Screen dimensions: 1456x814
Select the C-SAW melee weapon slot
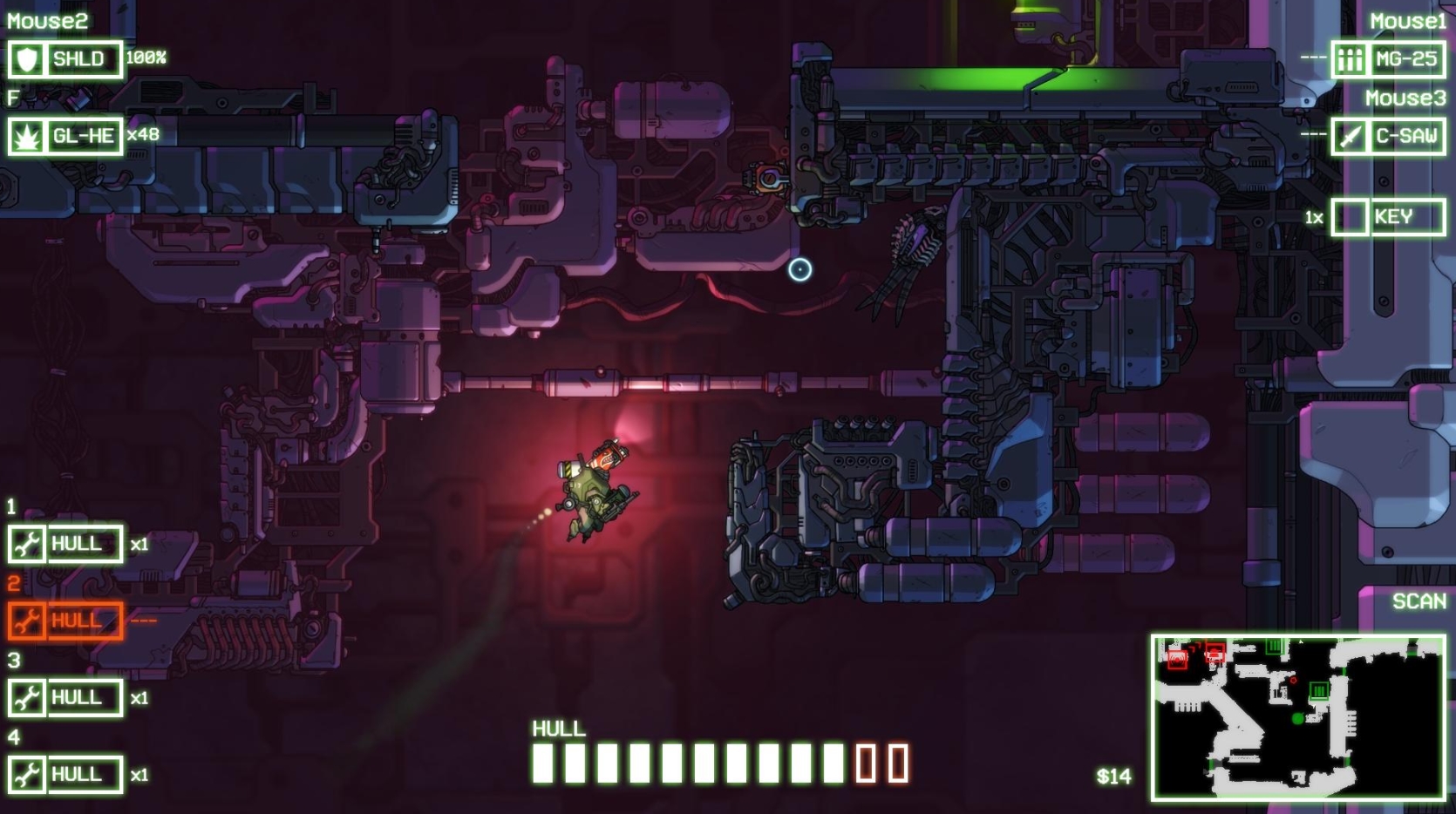point(1388,137)
